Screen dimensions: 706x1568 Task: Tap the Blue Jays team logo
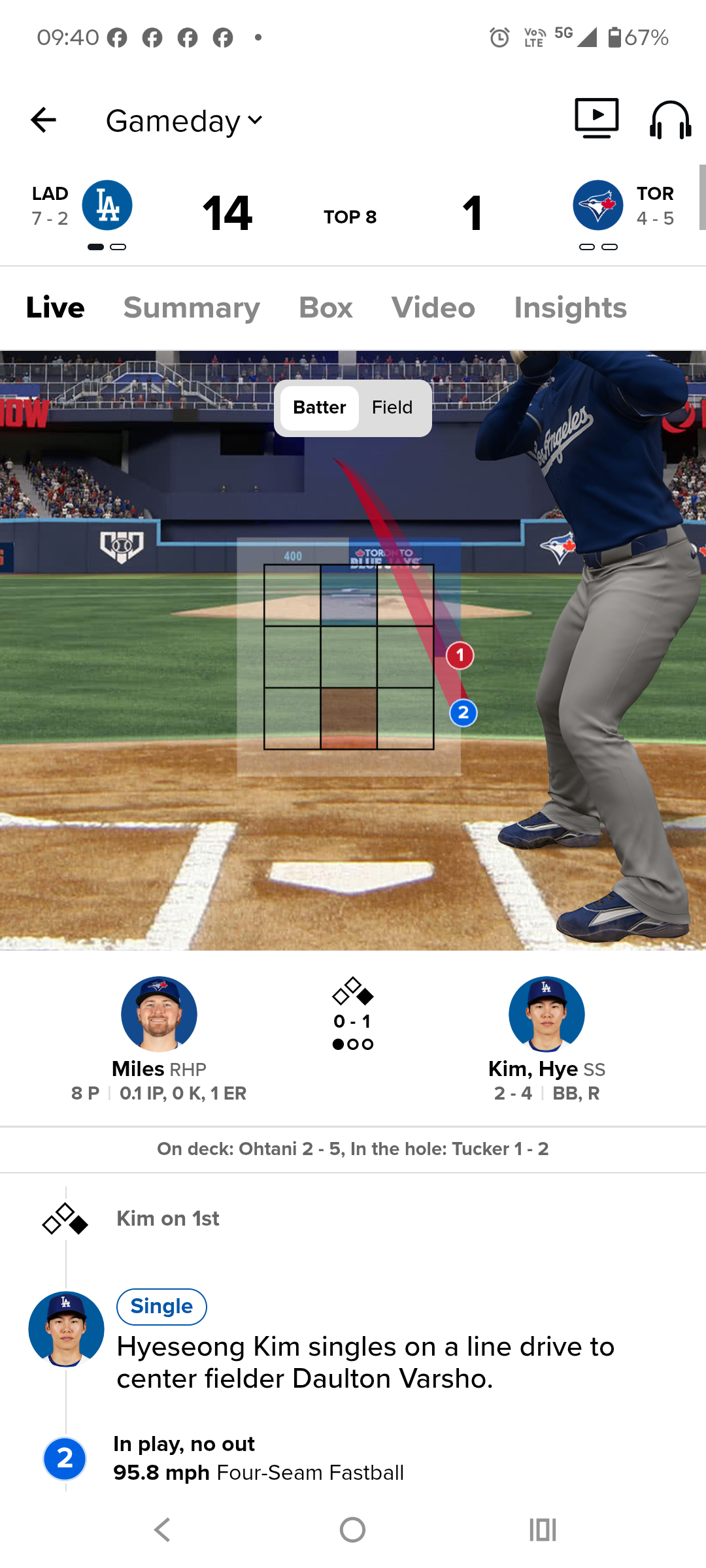tap(597, 205)
